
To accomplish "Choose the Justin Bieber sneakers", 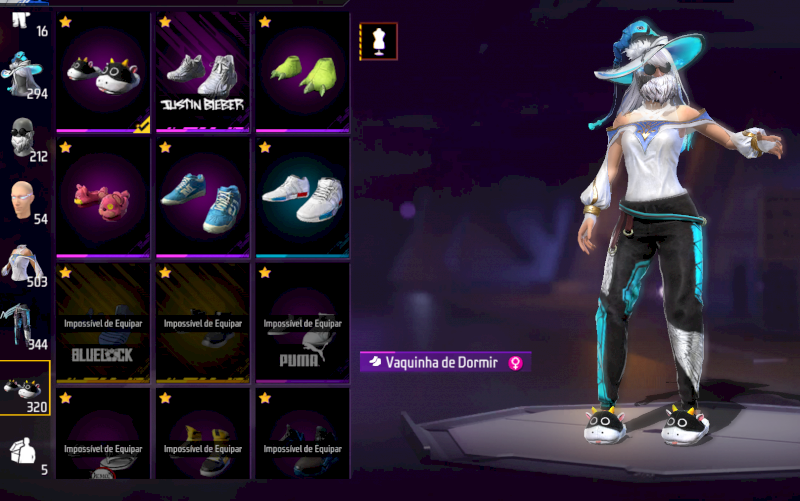I will click(203, 72).
